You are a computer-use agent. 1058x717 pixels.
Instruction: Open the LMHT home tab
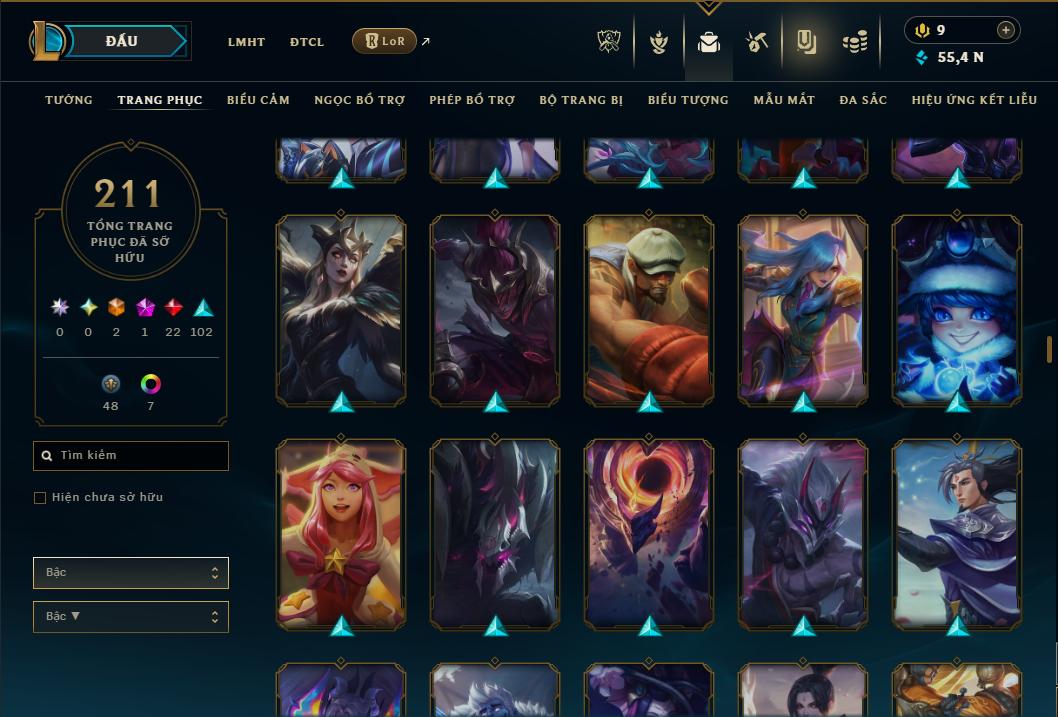246,42
